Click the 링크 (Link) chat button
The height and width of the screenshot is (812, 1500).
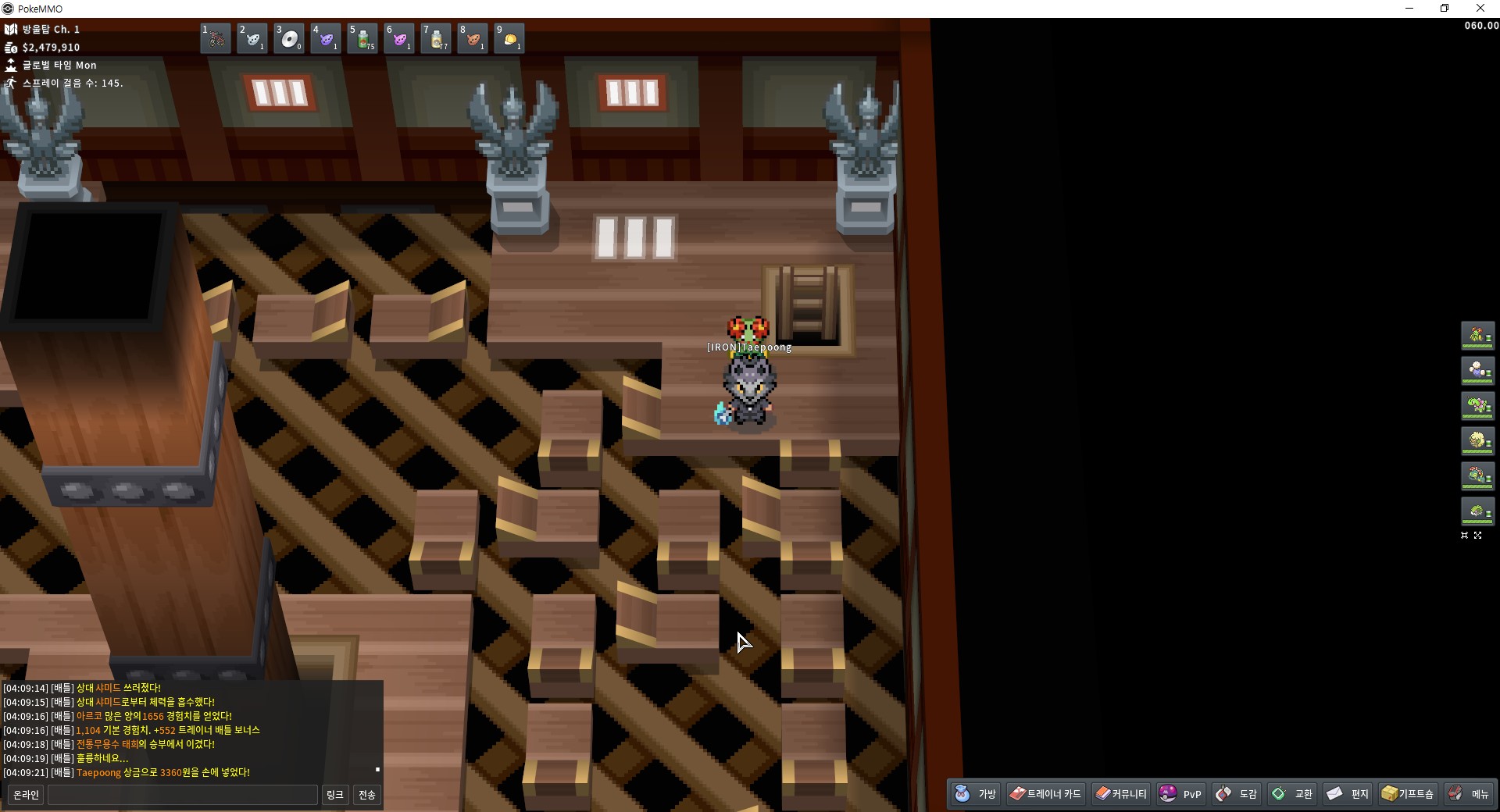pyautogui.click(x=334, y=795)
